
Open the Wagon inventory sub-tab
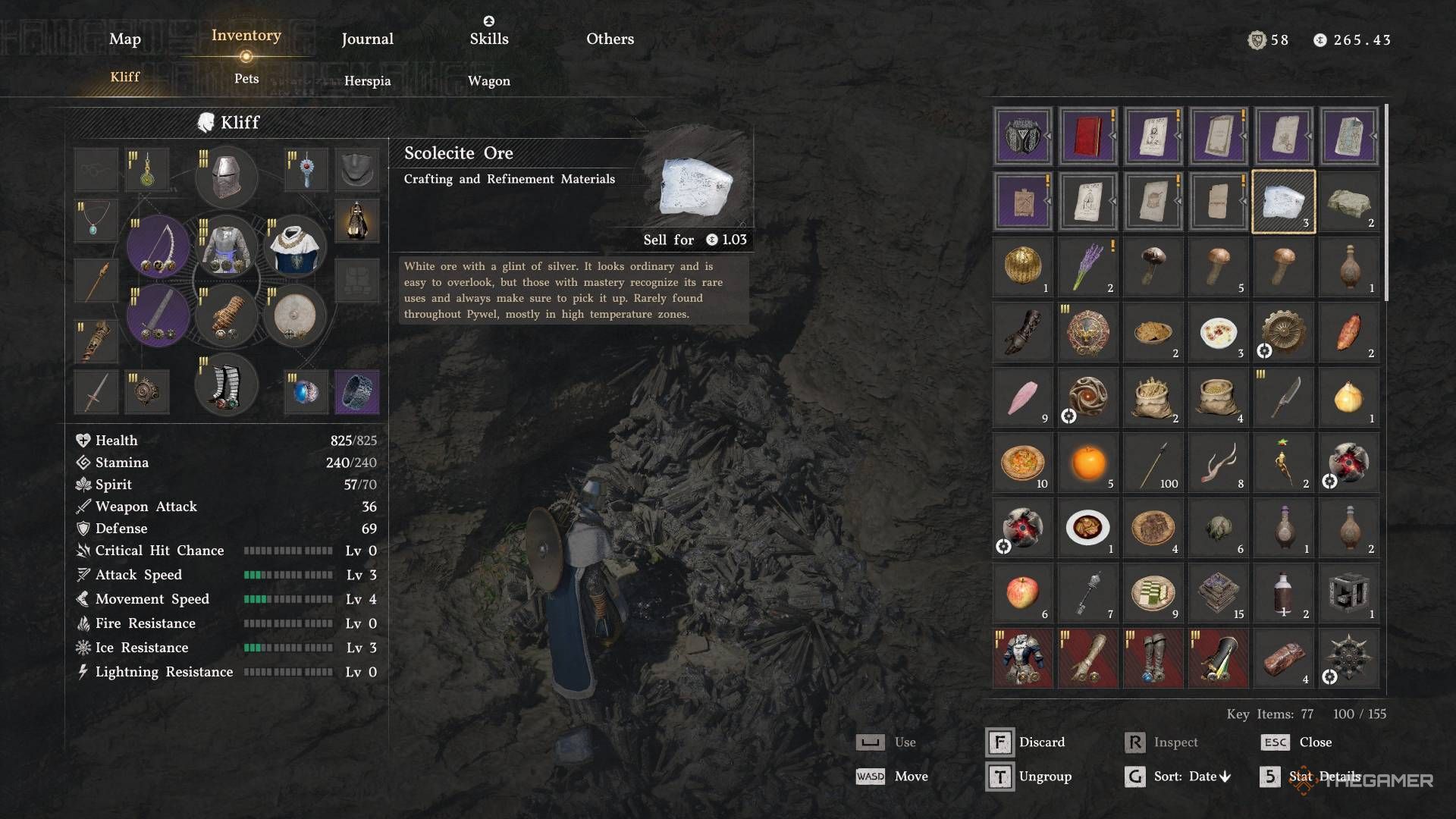[x=488, y=81]
